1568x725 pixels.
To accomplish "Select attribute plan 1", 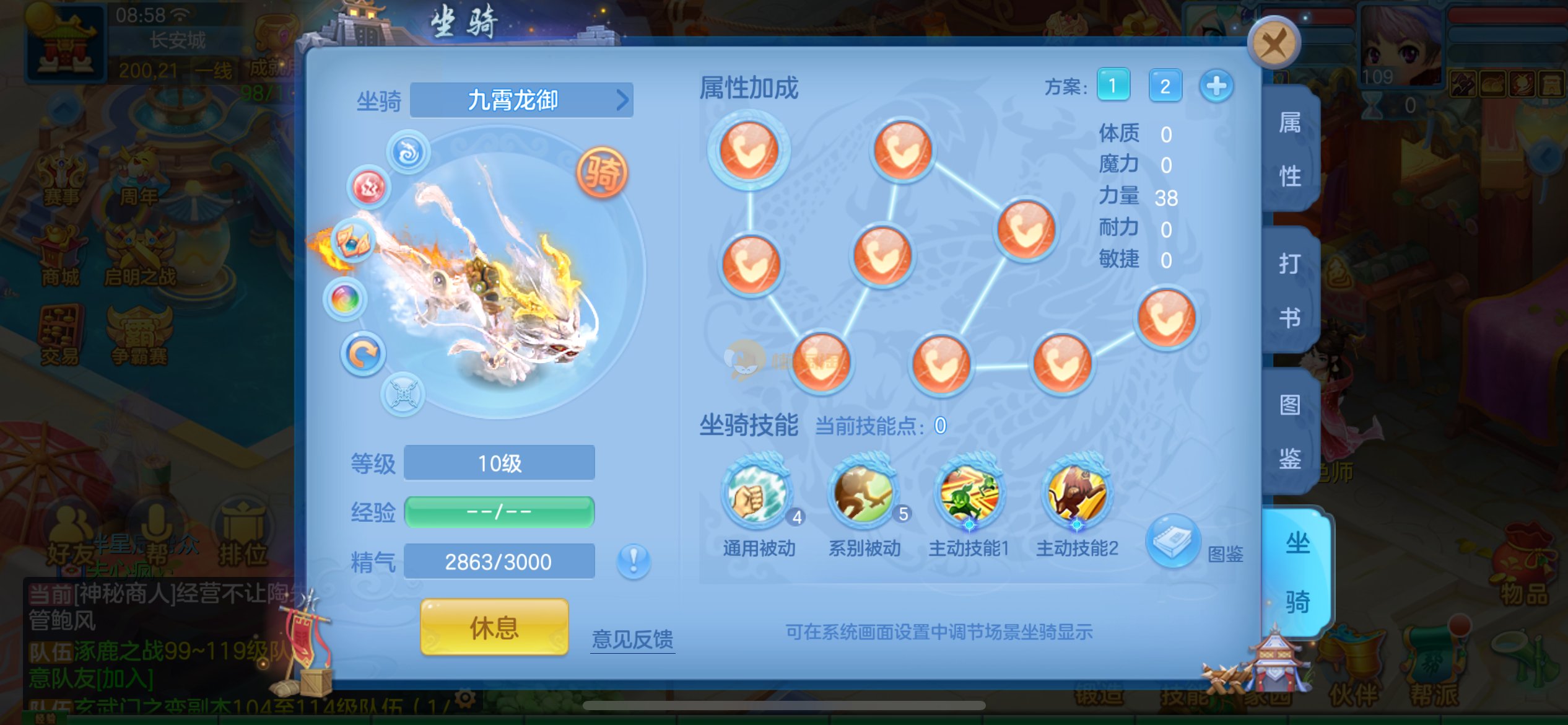I will point(1113,86).
